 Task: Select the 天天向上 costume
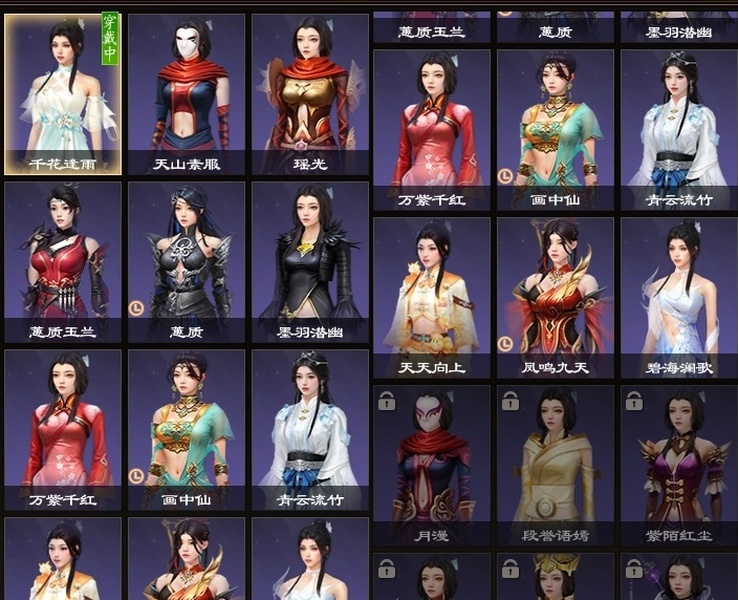pos(432,297)
